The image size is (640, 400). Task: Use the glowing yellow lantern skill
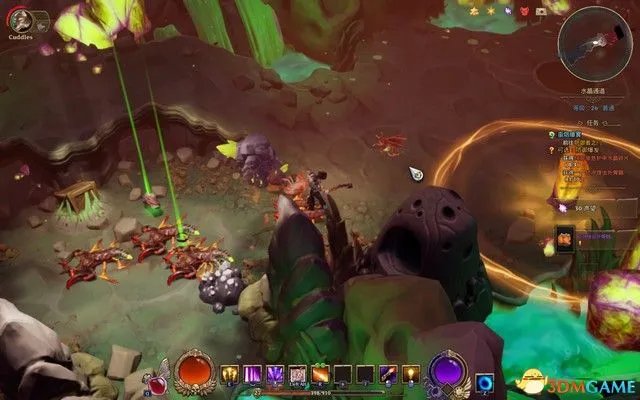tap(411, 375)
